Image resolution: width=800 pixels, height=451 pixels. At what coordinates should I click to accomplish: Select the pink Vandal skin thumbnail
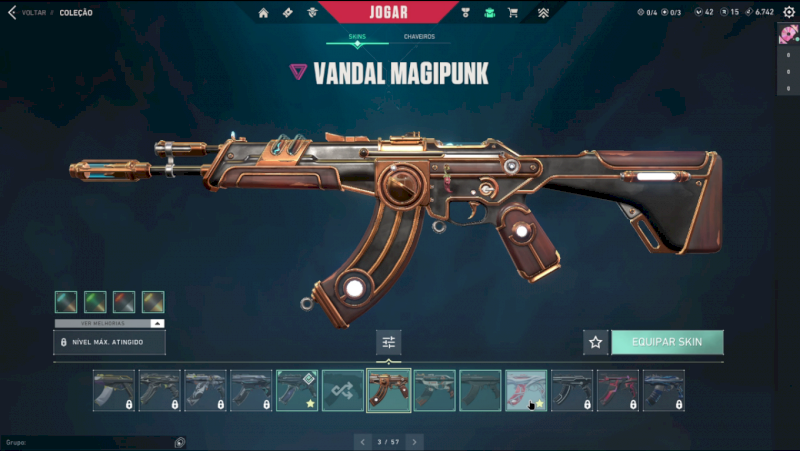[x=526, y=390]
